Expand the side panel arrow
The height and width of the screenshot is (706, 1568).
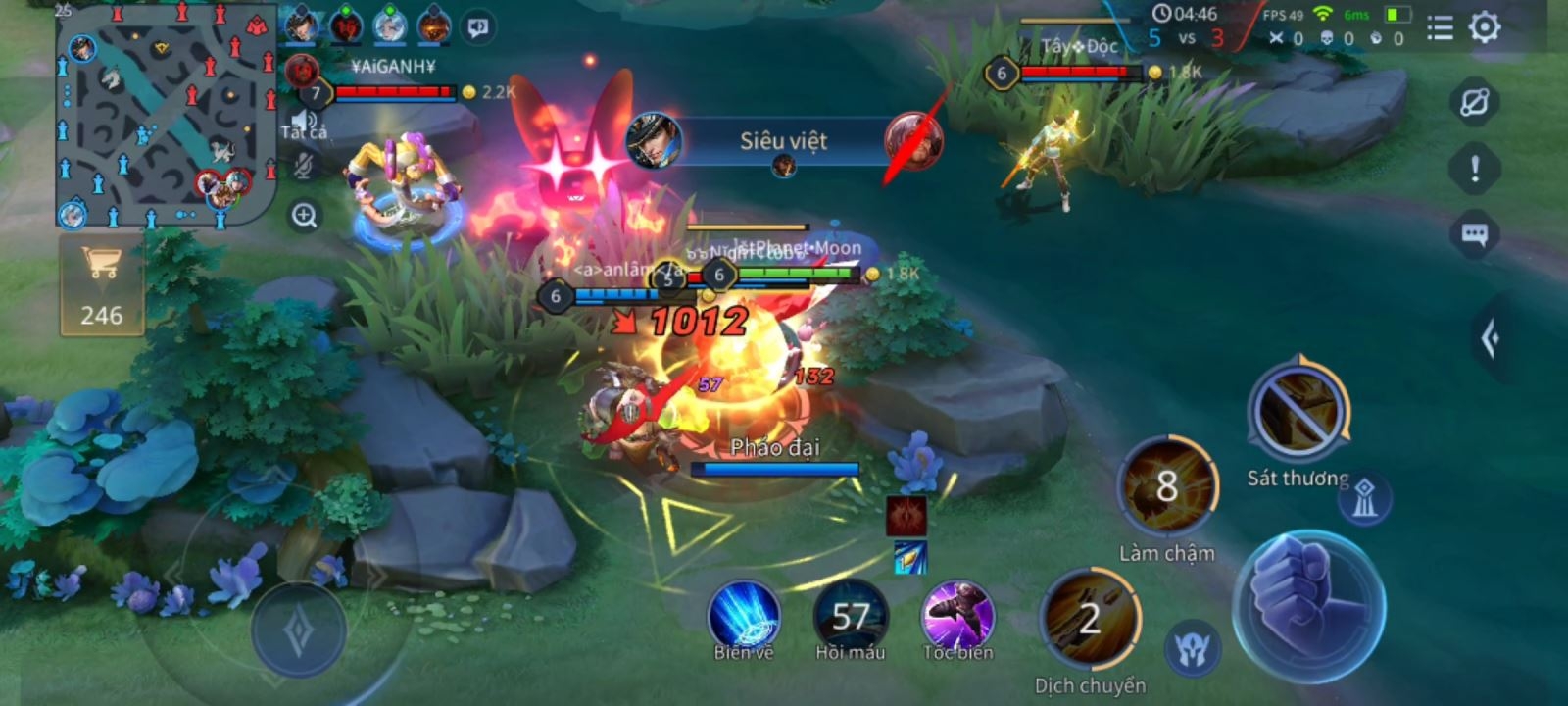click(1492, 339)
